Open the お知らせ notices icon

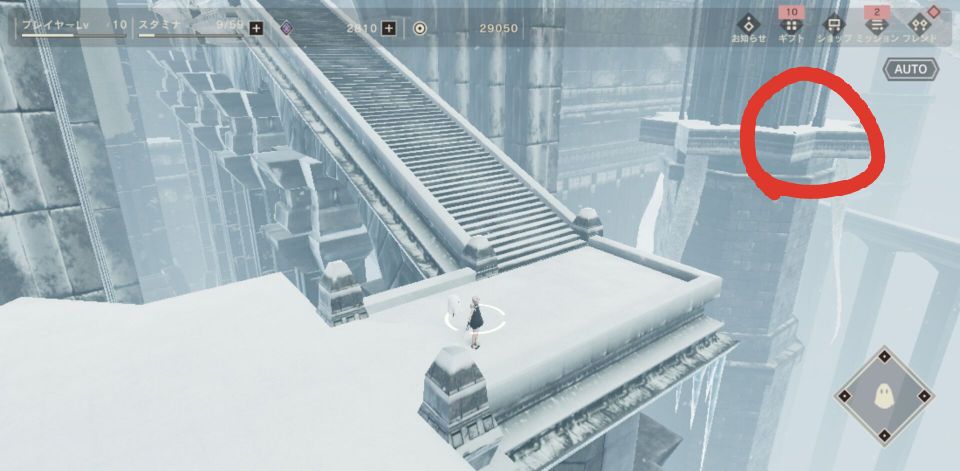click(748, 25)
